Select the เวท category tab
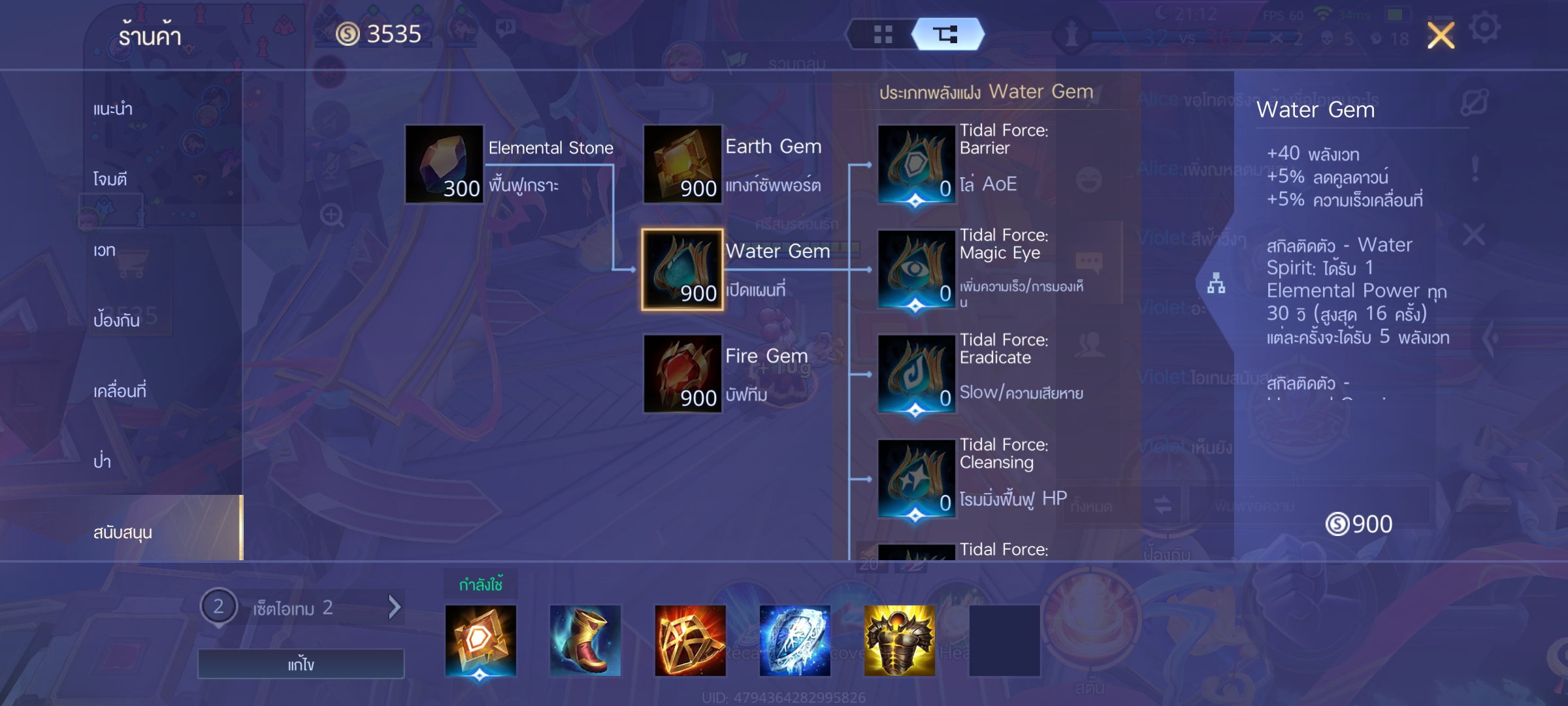1568x706 pixels. 105,250
